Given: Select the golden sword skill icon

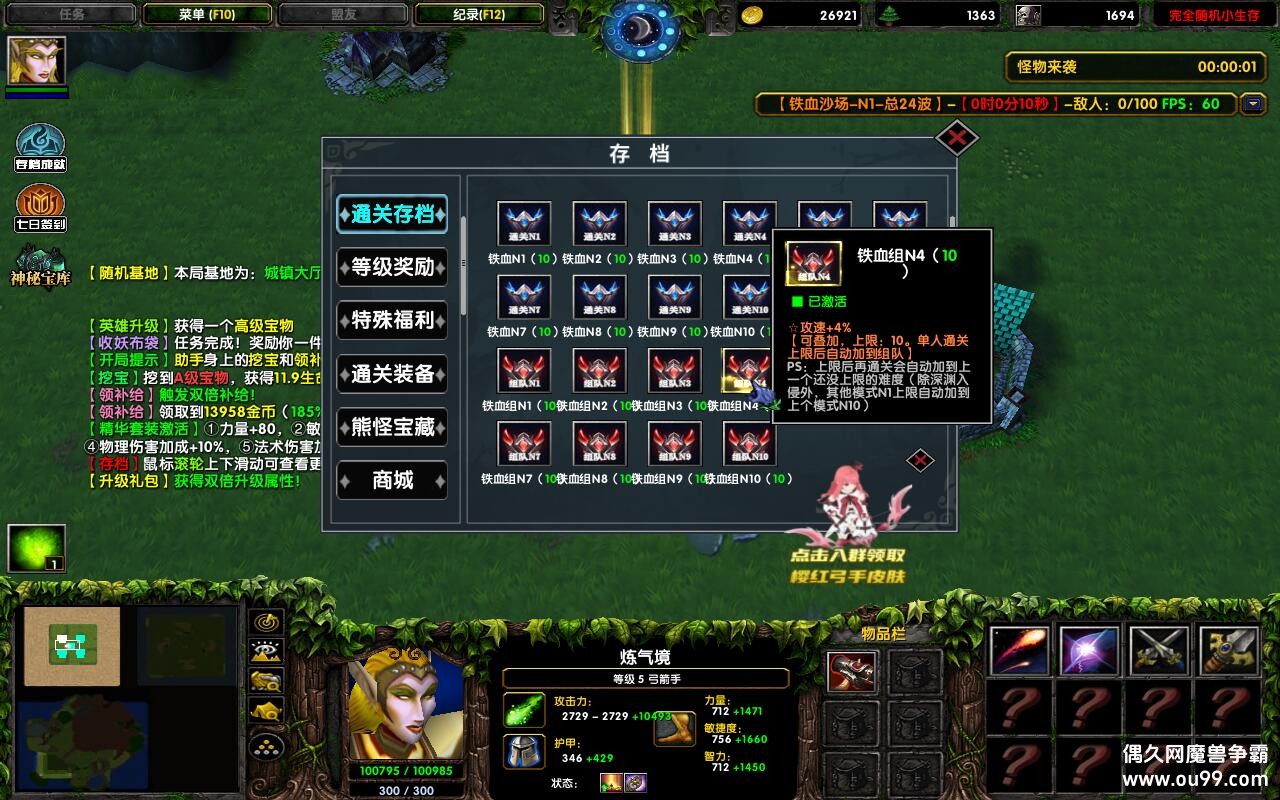Looking at the screenshot, I should pyautogui.click(x=1227, y=651).
